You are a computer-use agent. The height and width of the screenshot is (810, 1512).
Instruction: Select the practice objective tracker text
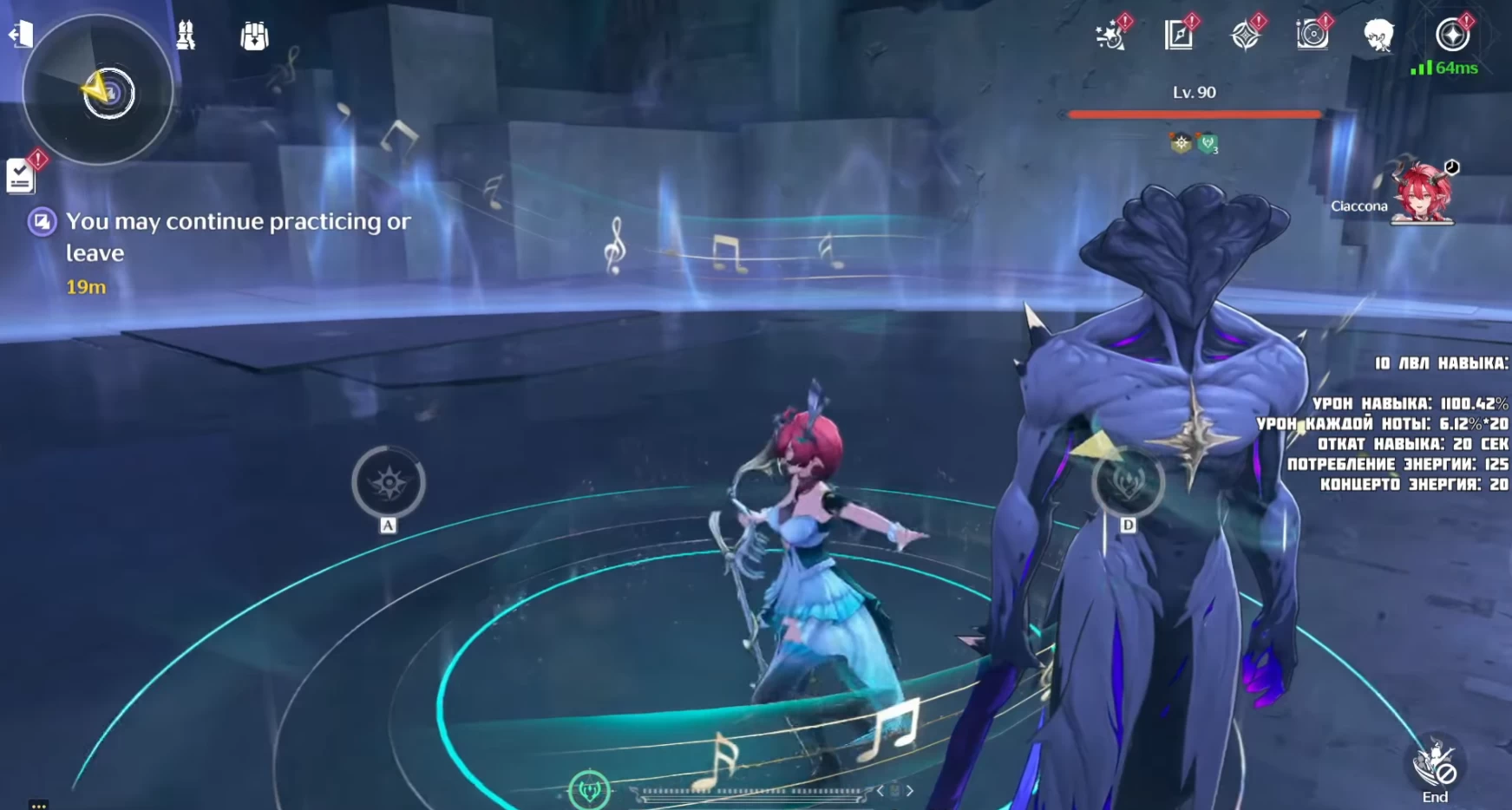pos(238,237)
